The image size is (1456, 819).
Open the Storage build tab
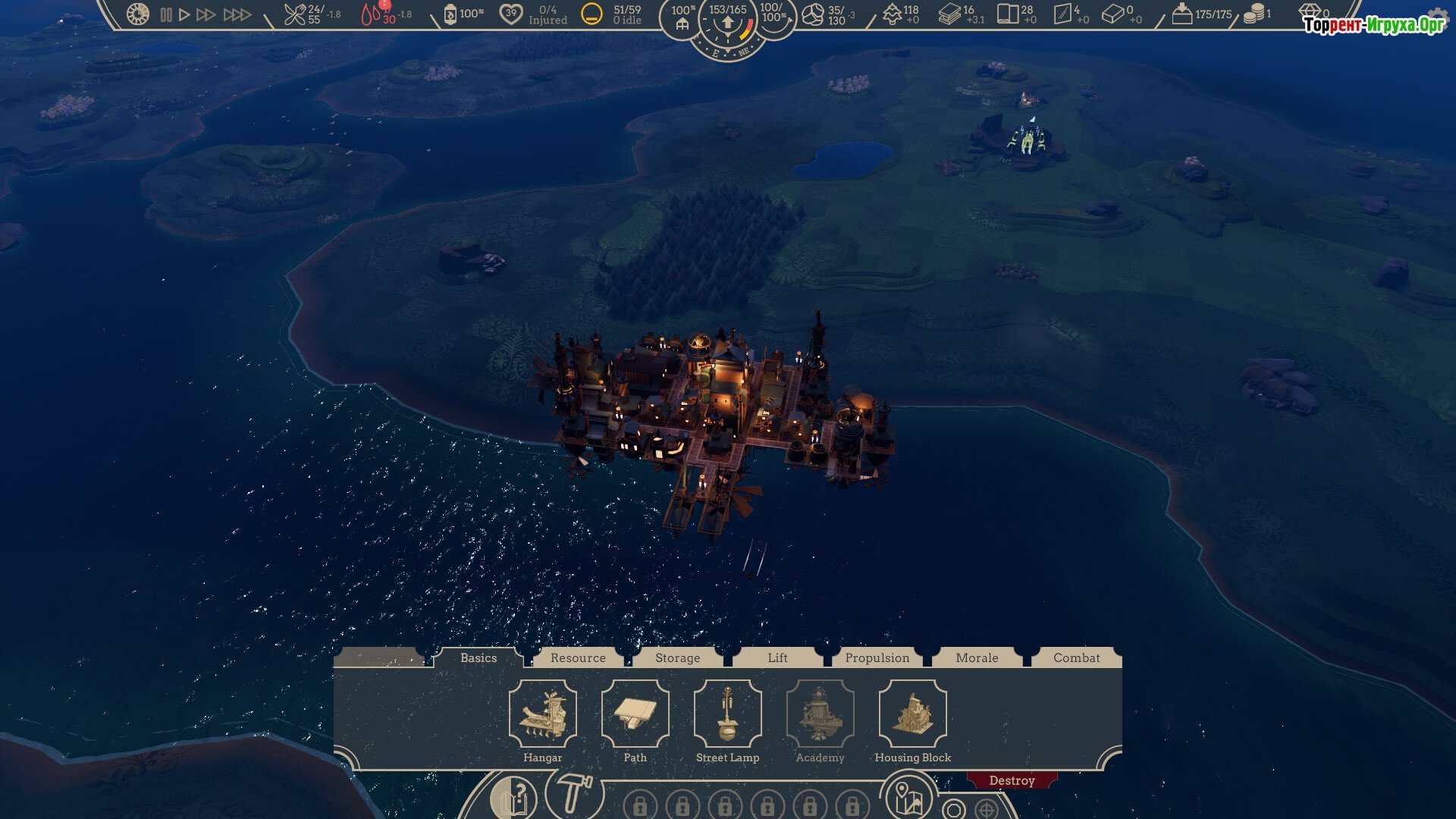[677, 658]
